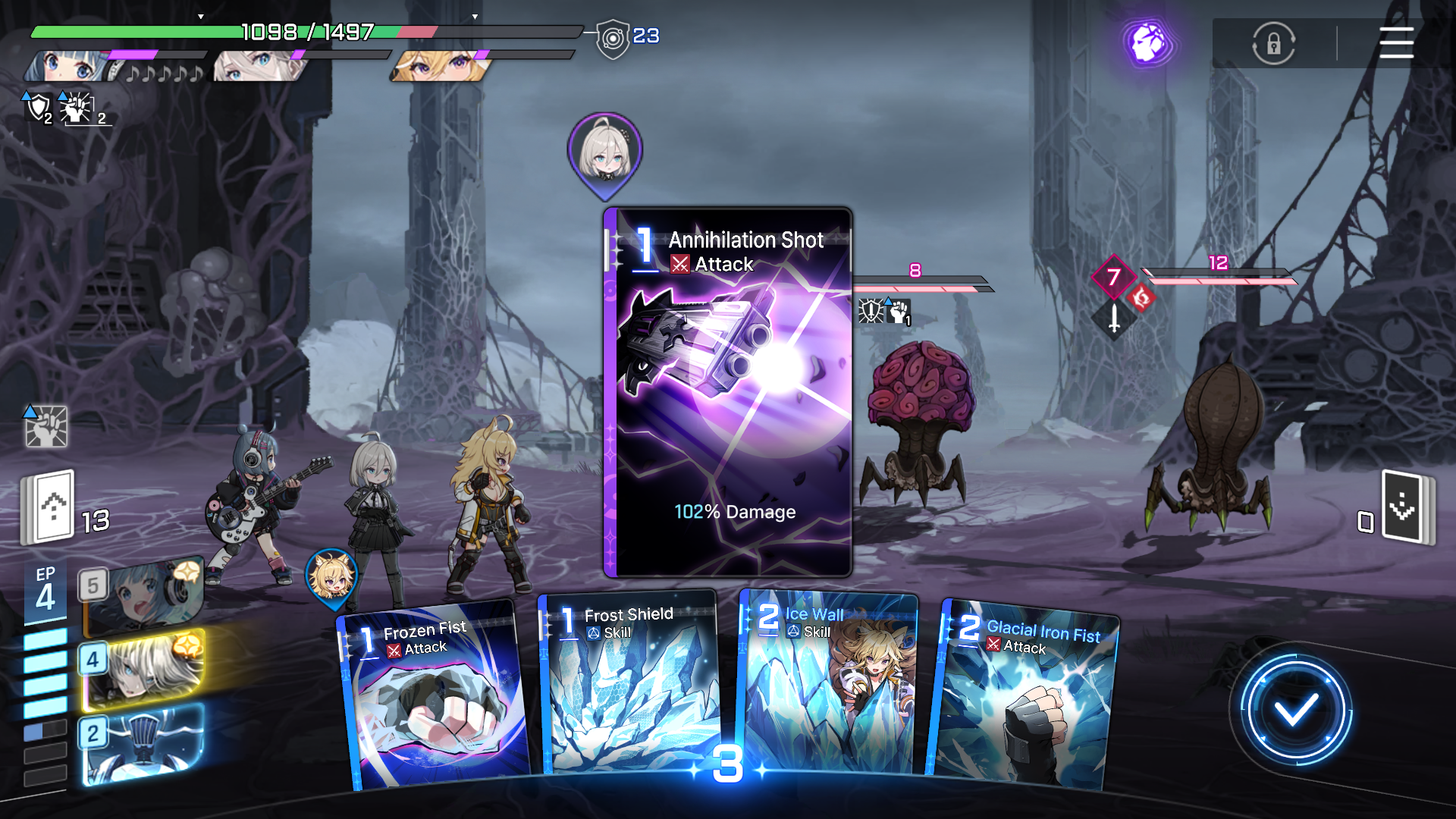
Task: Confirm the turn with the checkmark button
Action: pyautogui.click(x=1295, y=711)
